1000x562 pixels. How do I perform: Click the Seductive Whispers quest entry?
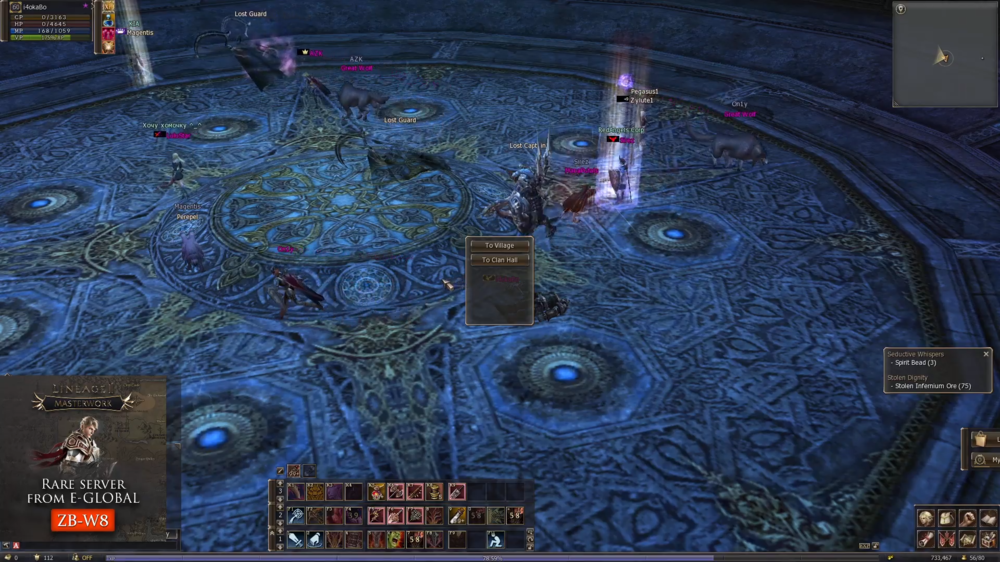(x=915, y=354)
